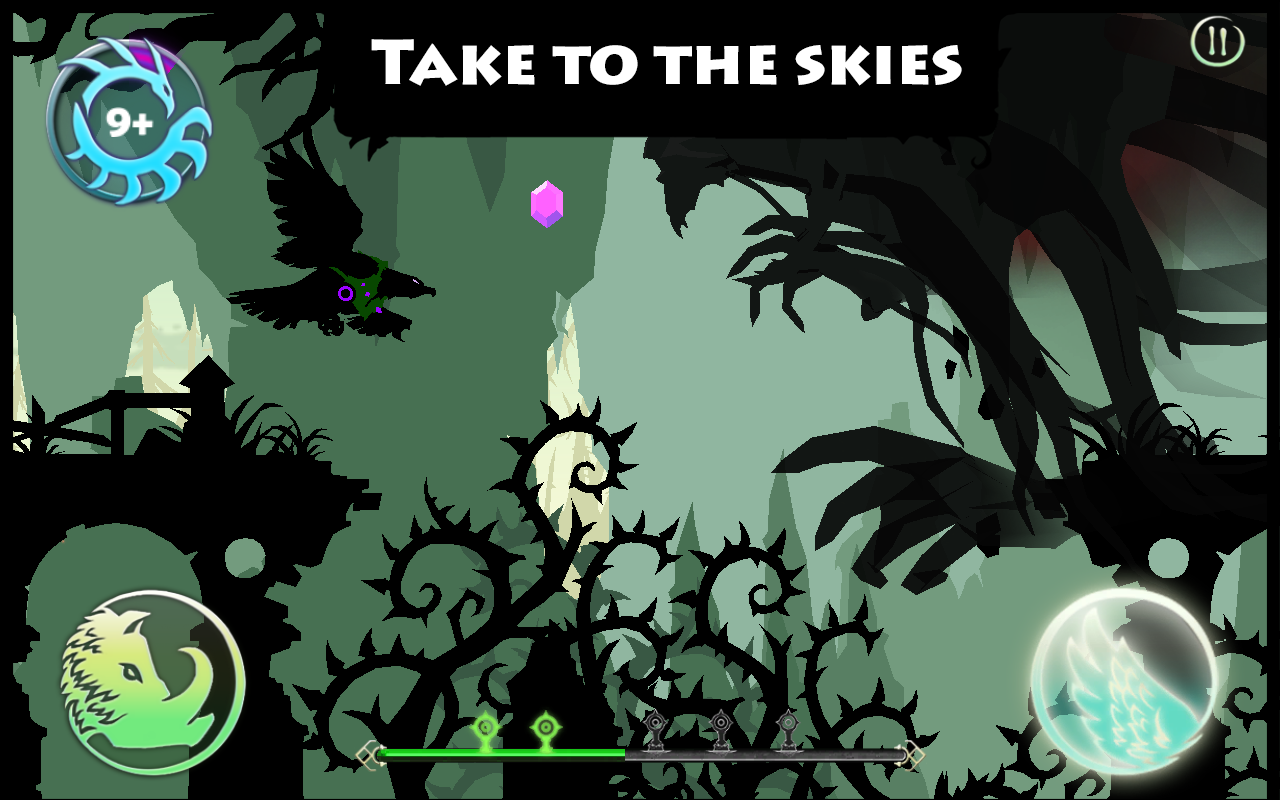Collect the pink crystal gem

[546, 203]
